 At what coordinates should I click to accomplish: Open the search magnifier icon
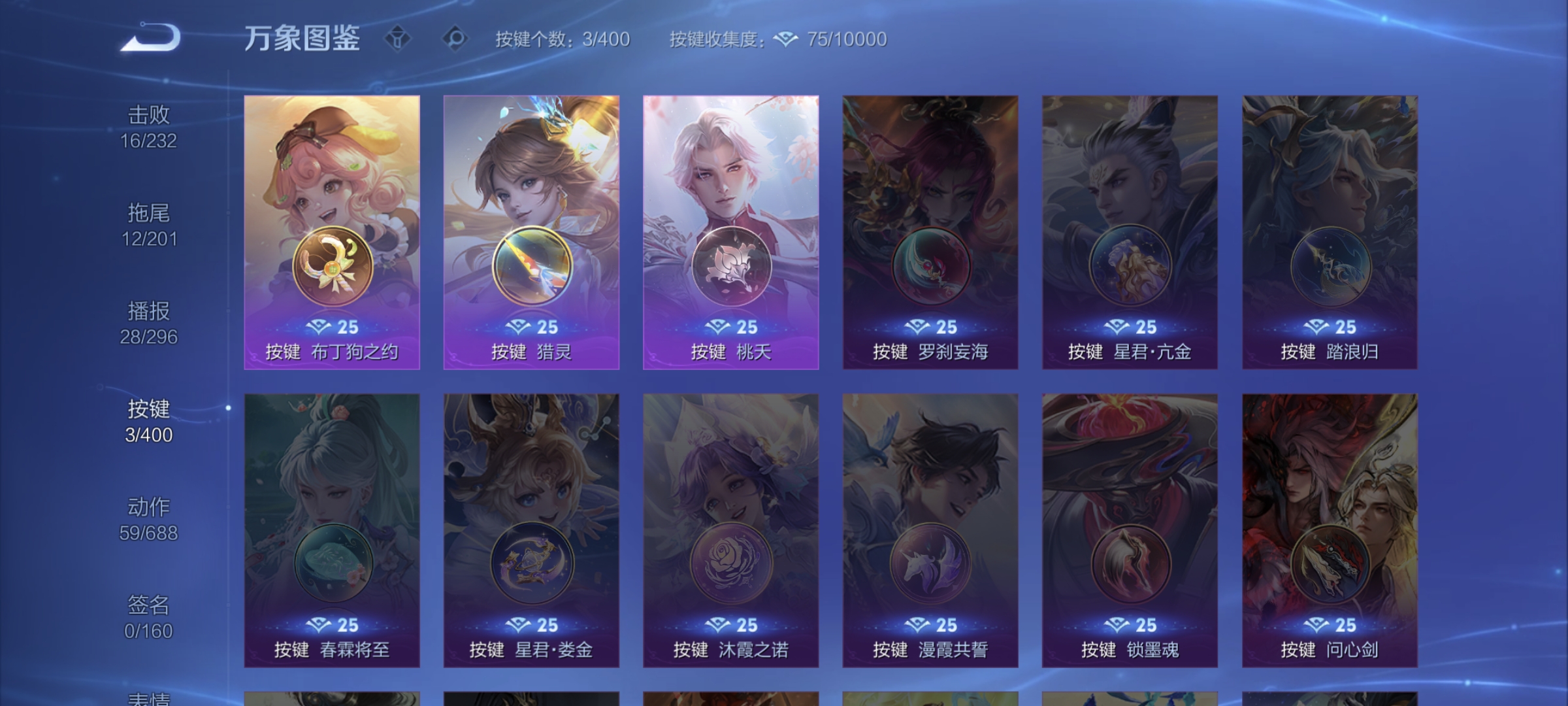(x=455, y=39)
